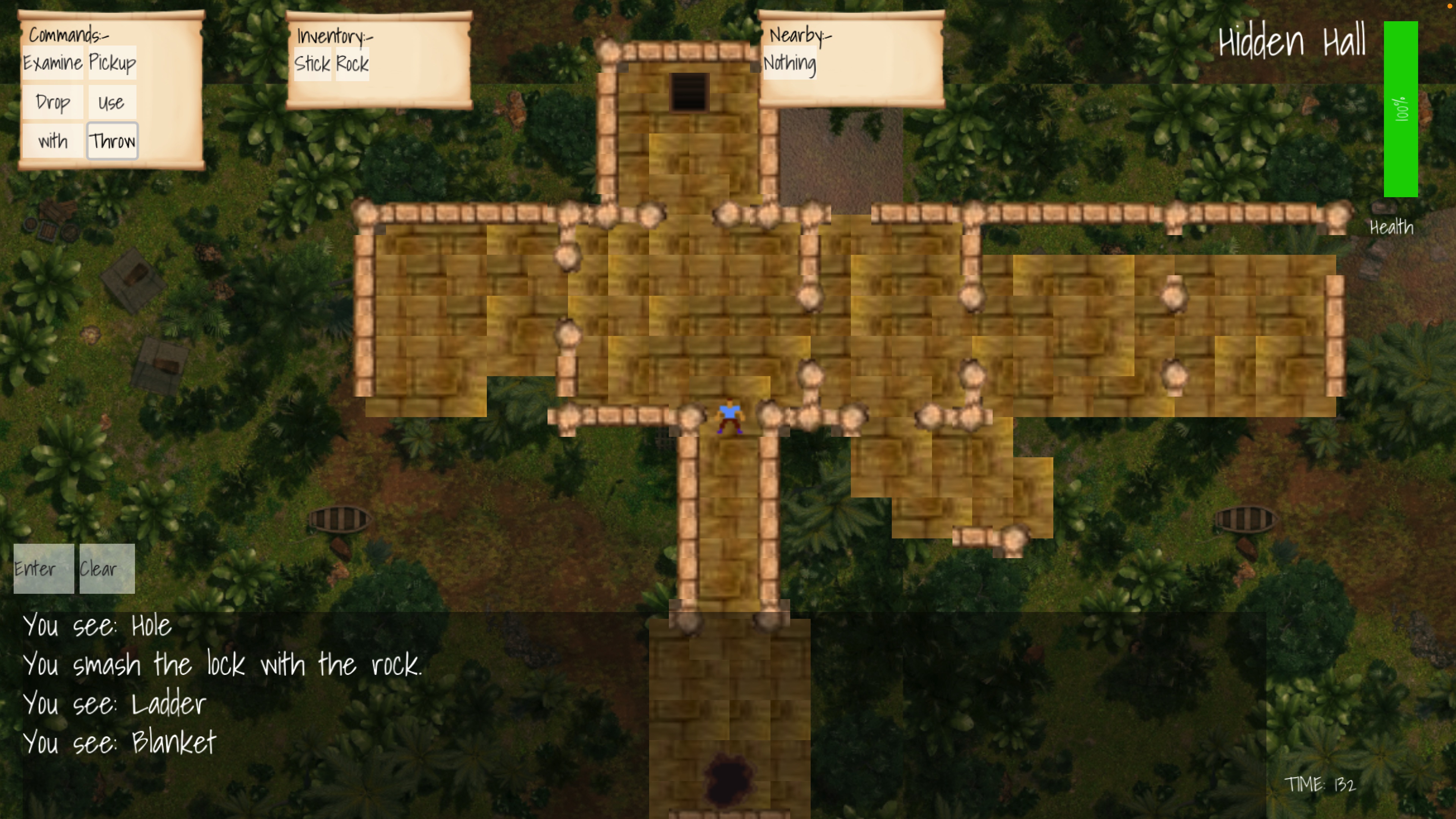
Task: Activate the Use command
Action: point(111,102)
